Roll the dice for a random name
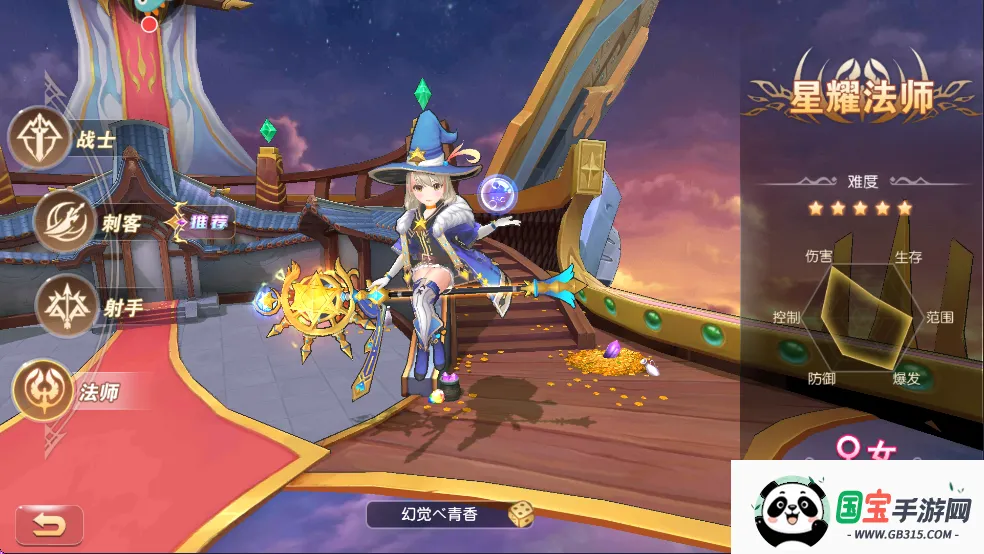This screenshot has width=984, height=554. (x=520, y=514)
